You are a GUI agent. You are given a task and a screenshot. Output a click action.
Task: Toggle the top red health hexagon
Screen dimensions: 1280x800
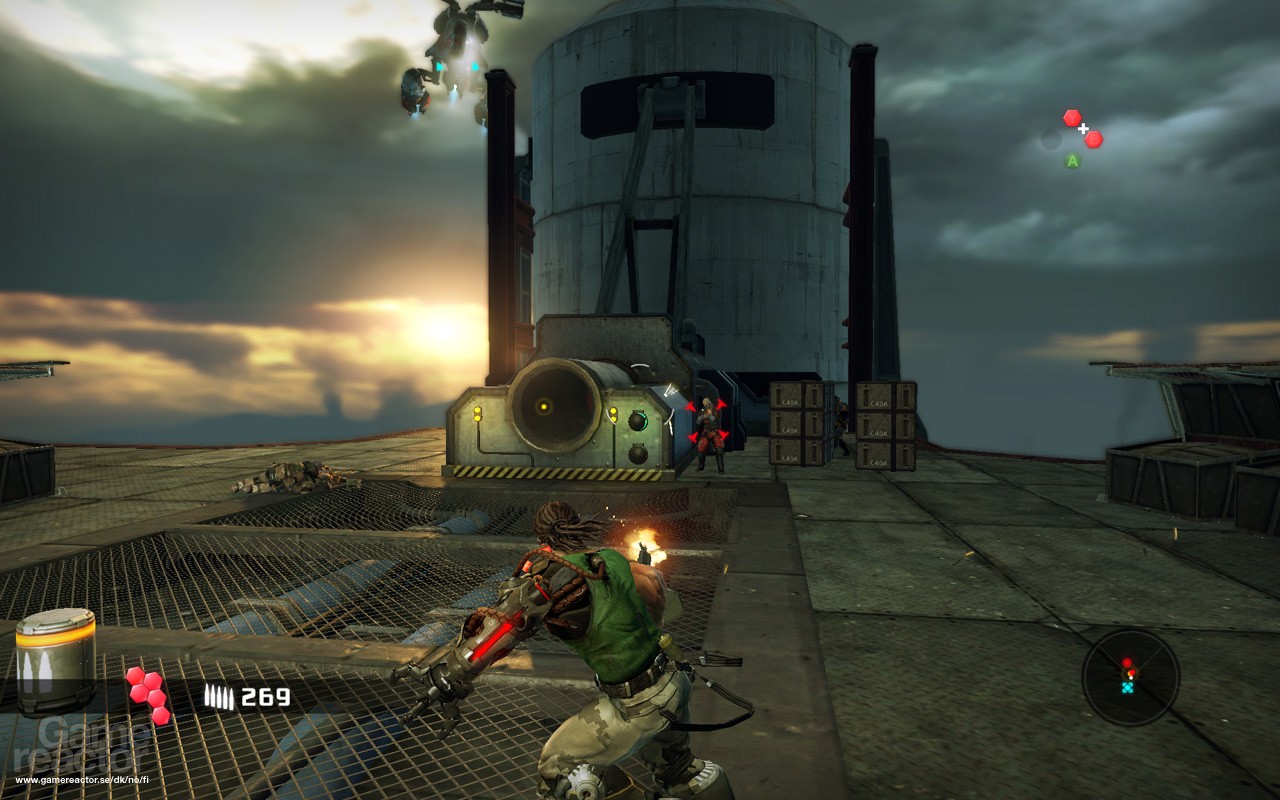137,676
